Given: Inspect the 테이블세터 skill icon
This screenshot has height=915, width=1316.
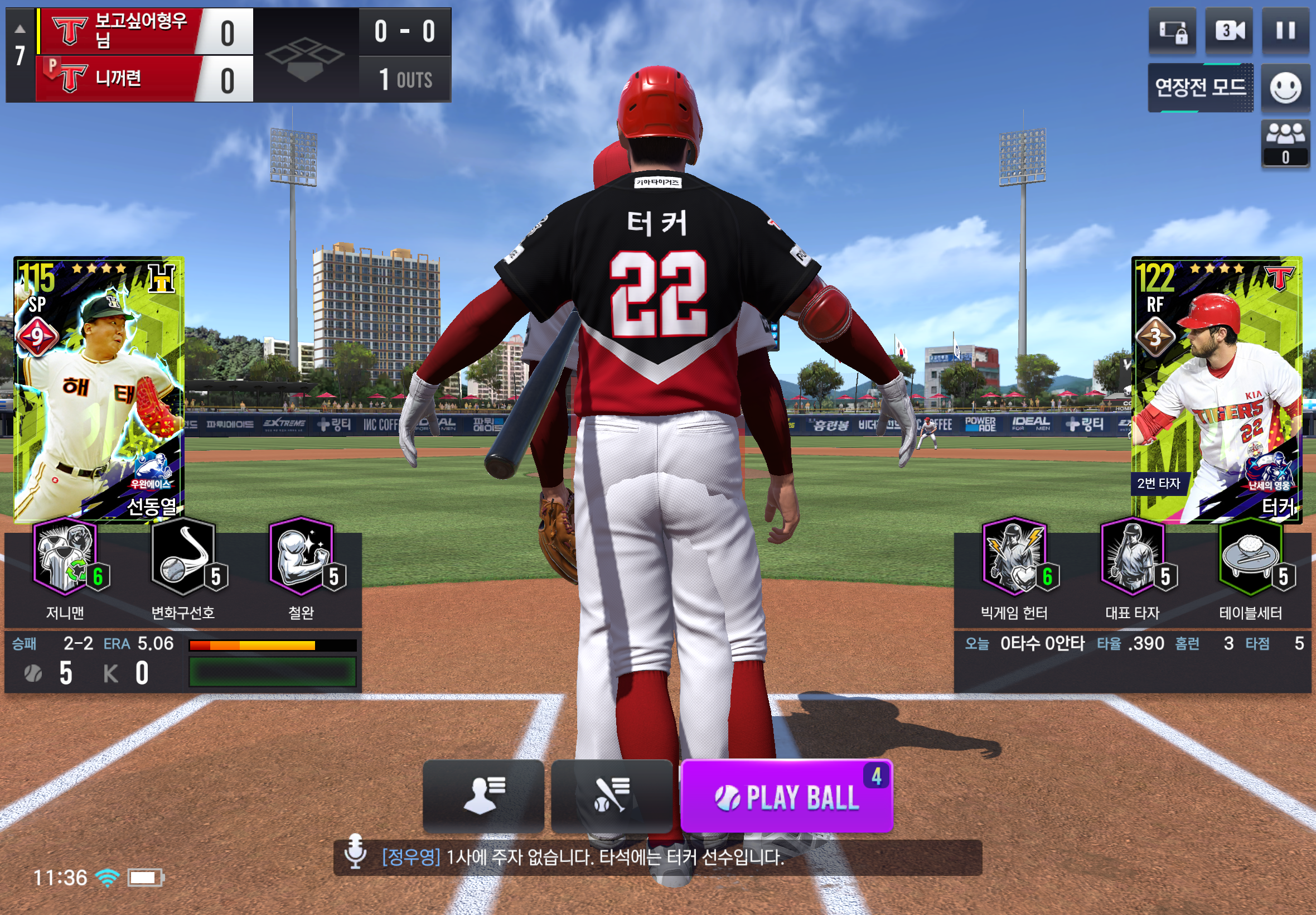Looking at the screenshot, I should pyautogui.click(x=1250, y=556).
